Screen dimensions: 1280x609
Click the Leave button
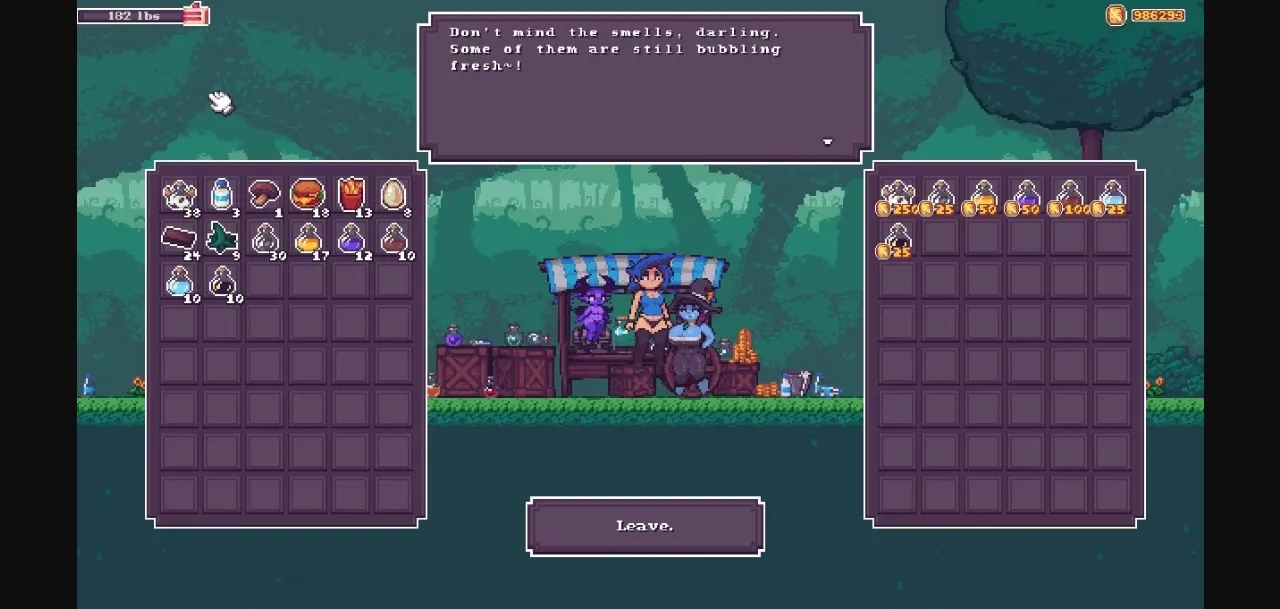click(645, 526)
